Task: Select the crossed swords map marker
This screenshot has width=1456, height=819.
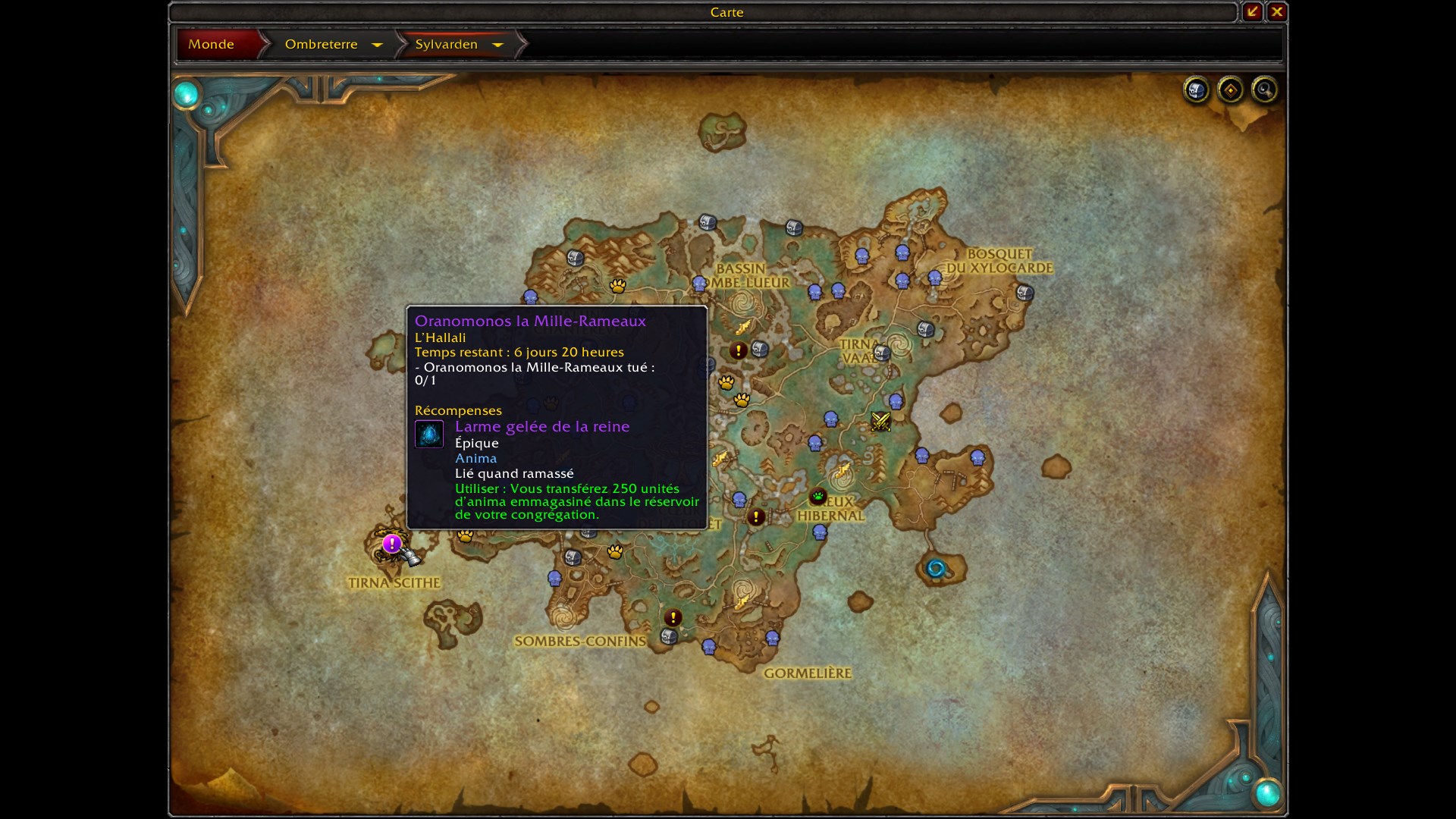Action: 880,422
